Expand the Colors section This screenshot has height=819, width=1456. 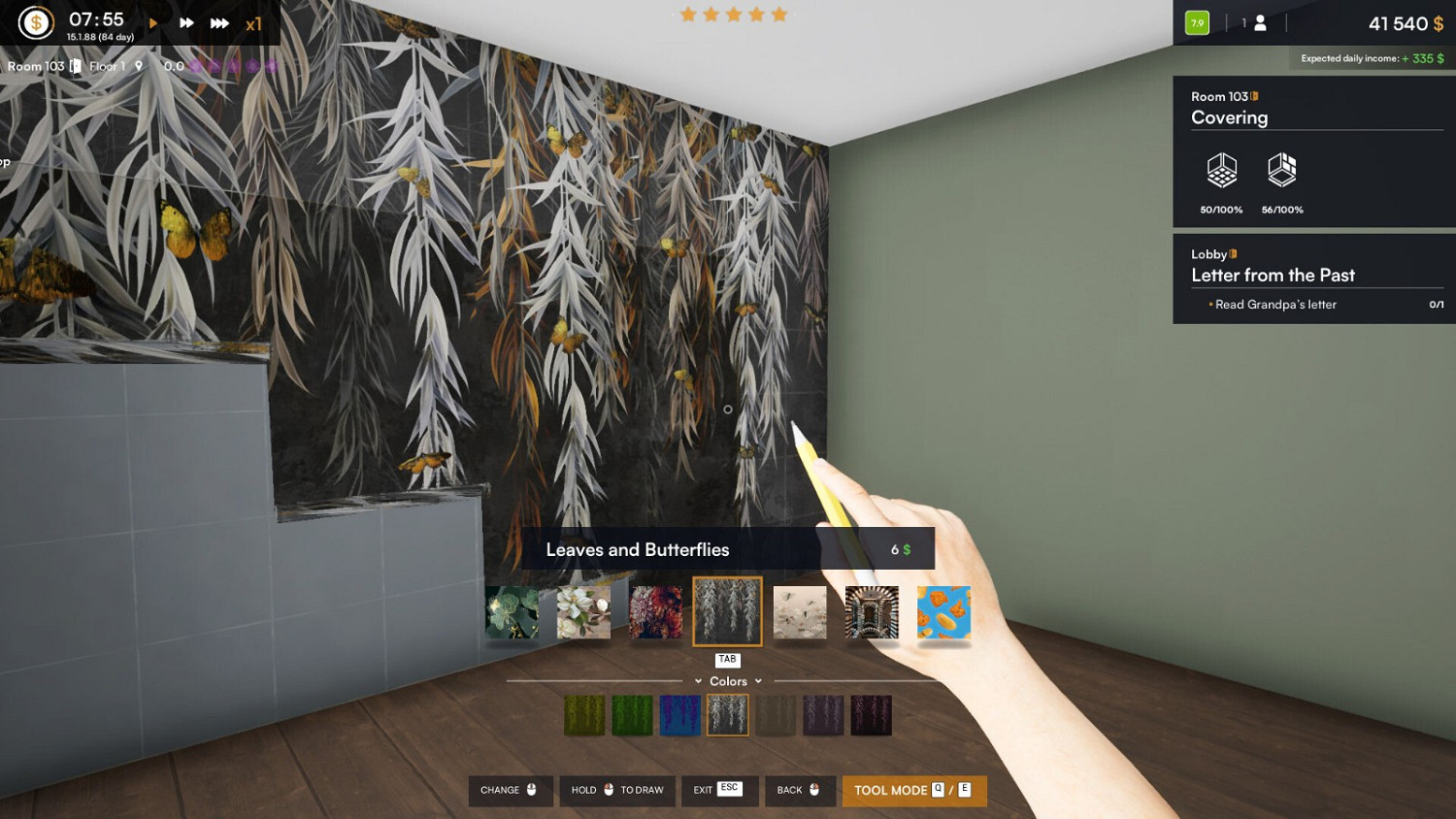698,681
